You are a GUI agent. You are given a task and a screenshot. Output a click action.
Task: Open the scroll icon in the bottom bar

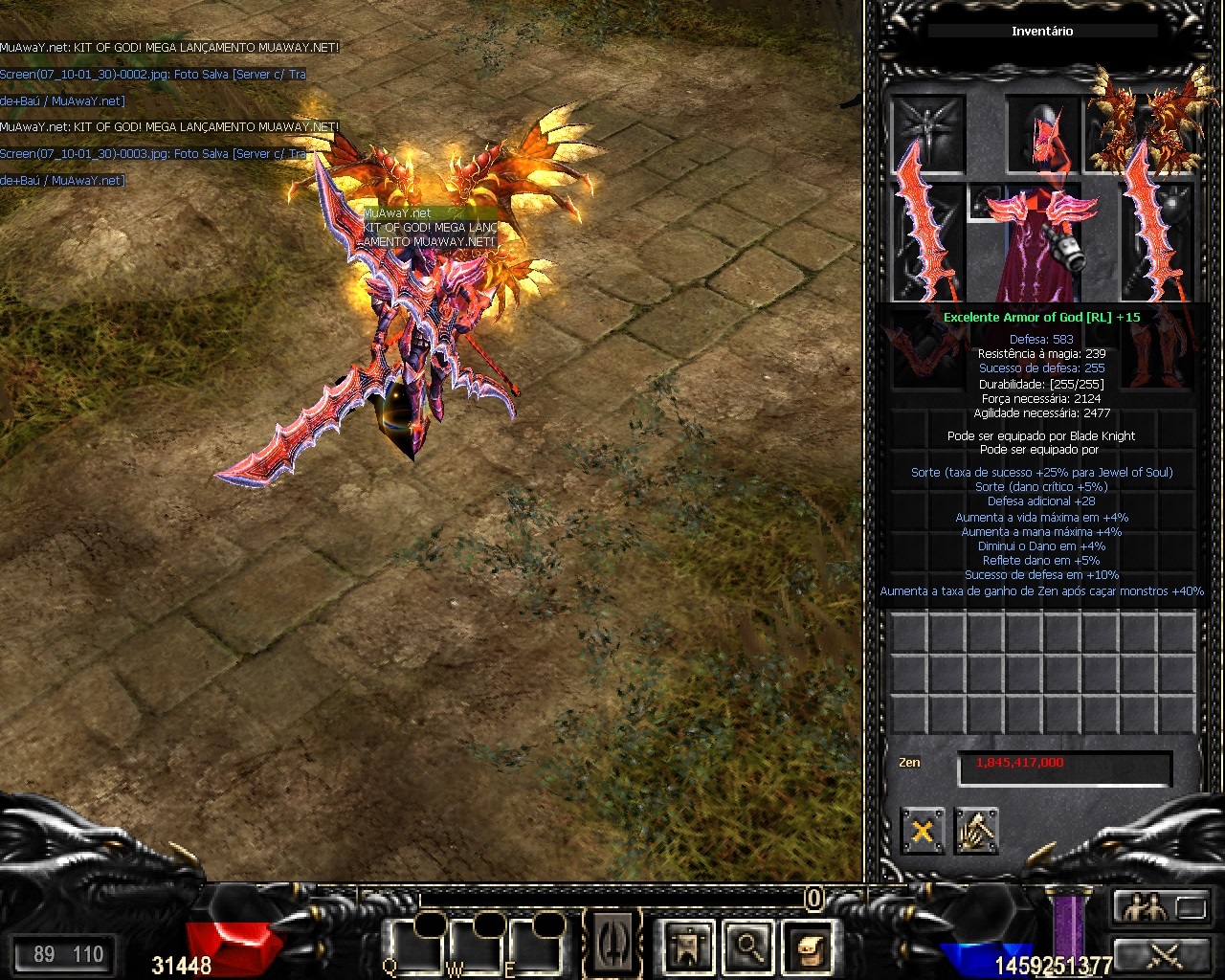[x=807, y=947]
